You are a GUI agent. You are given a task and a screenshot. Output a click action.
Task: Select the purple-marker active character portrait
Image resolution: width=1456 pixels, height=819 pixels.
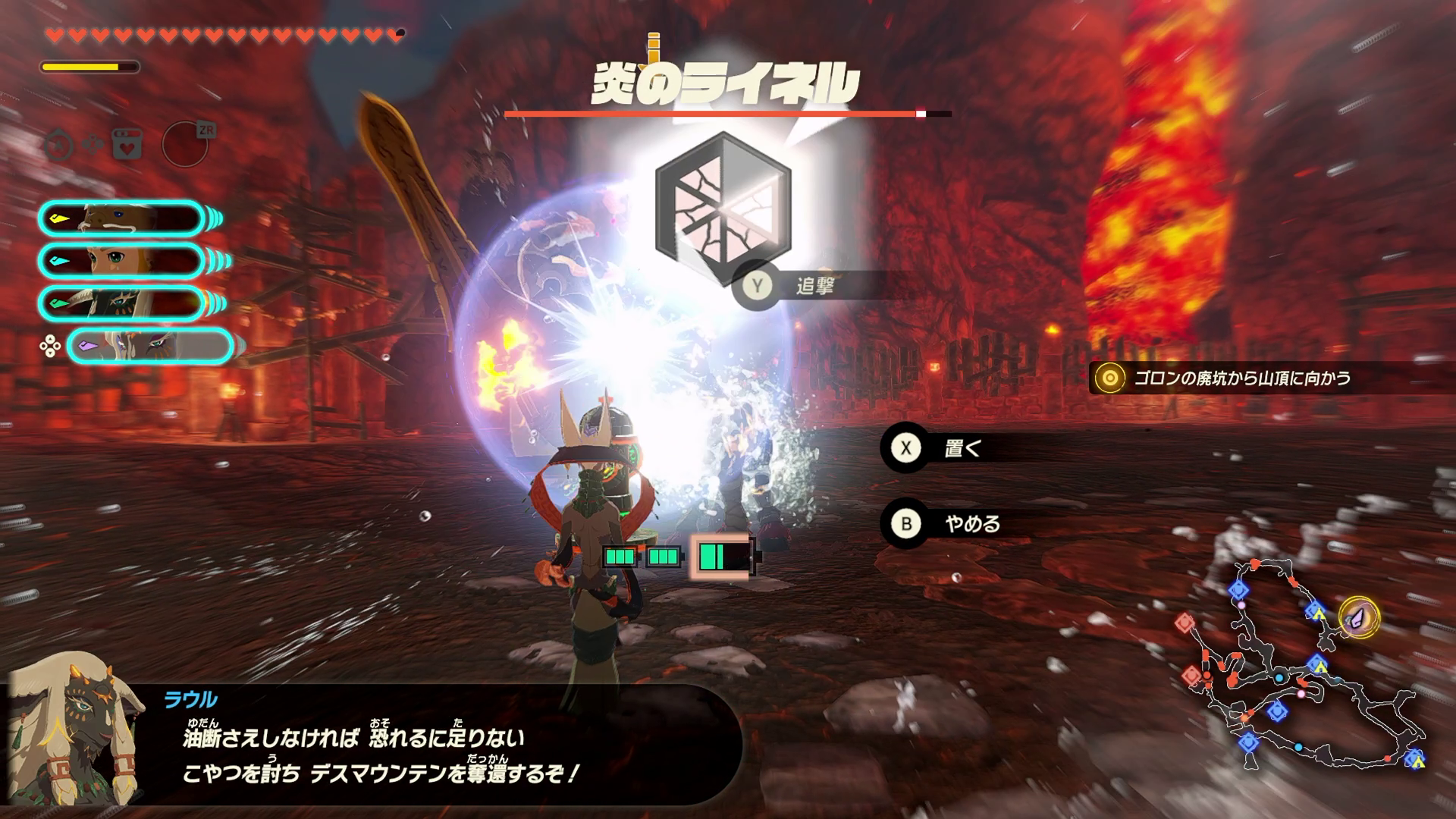pos(149,347)
